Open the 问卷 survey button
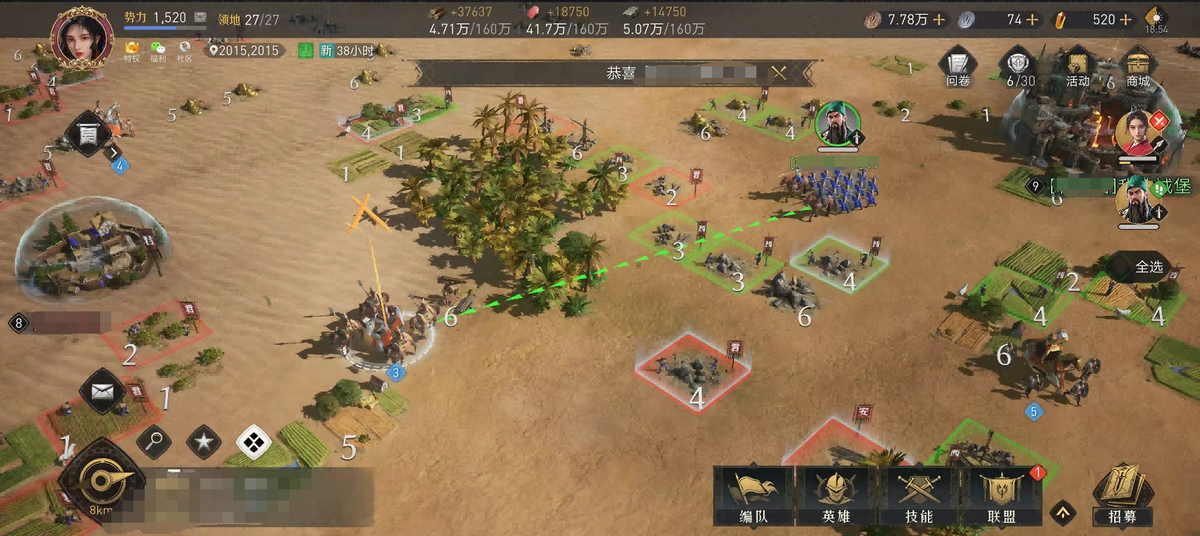This screenshot has height=536, width=1200. point(958,67)
